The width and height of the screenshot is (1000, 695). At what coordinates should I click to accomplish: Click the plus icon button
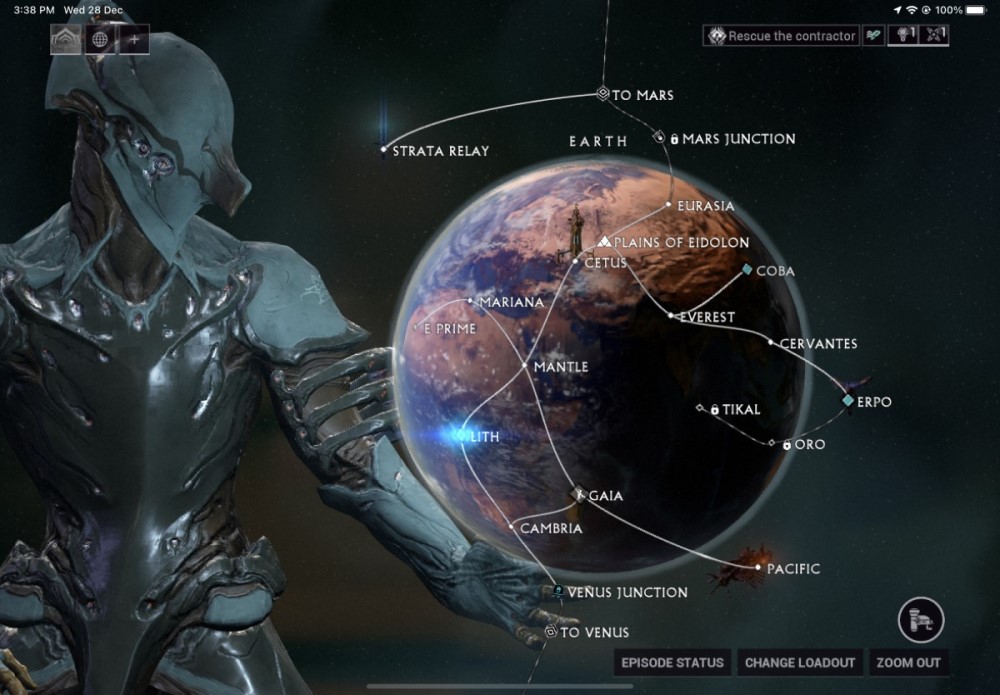click(133, 39)
